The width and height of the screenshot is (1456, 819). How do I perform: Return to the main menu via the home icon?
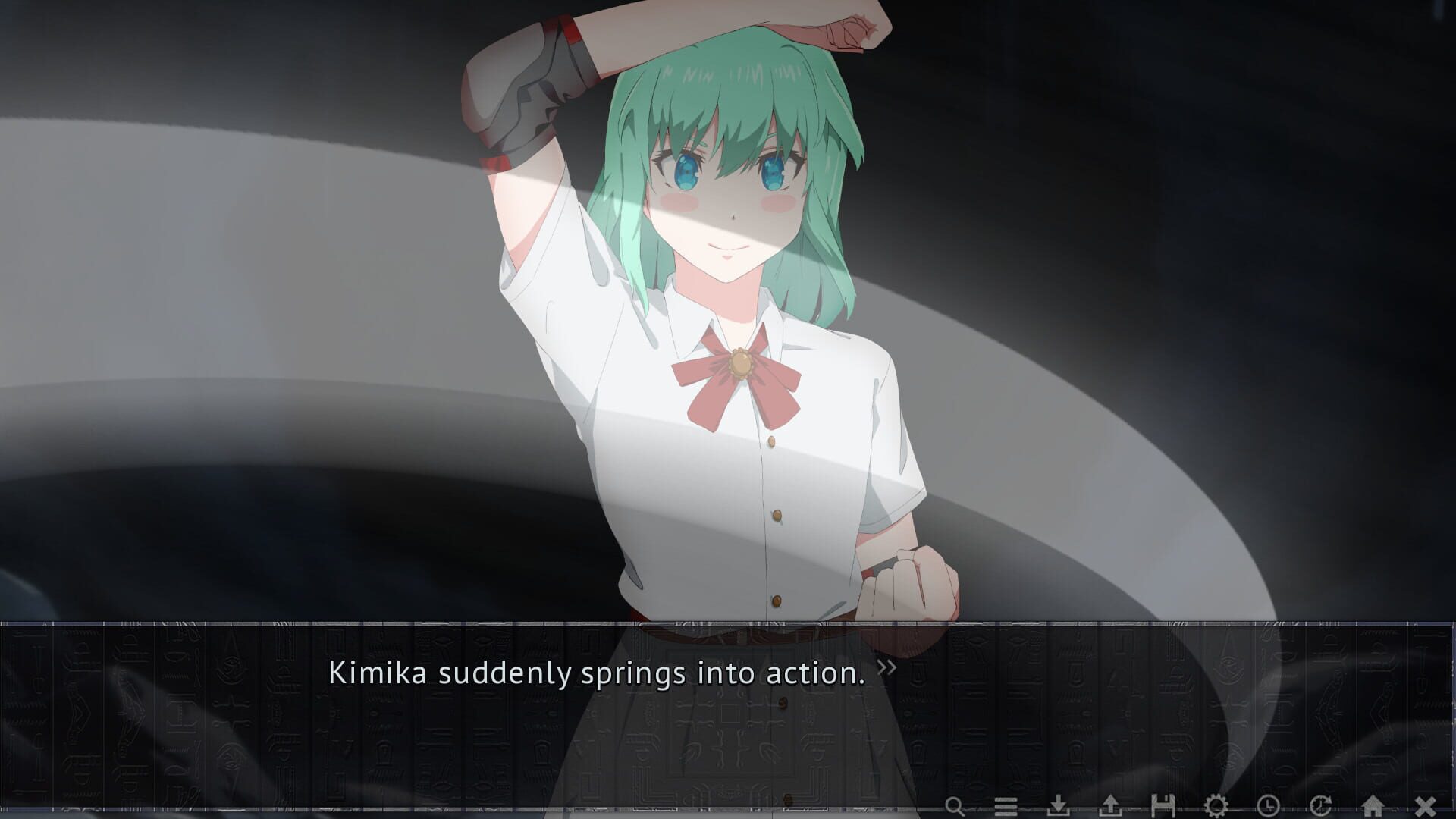[x=1373, y=805]
